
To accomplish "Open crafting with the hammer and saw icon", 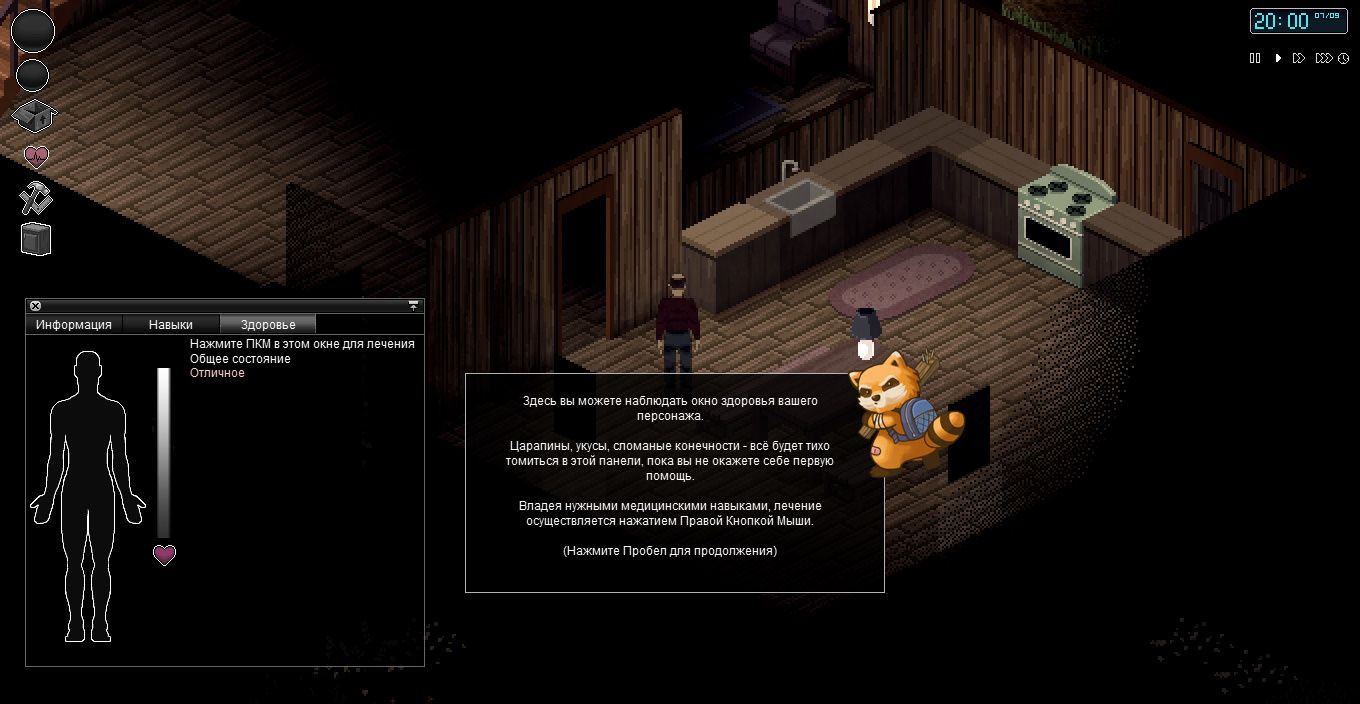I will [x=35, y=198].
